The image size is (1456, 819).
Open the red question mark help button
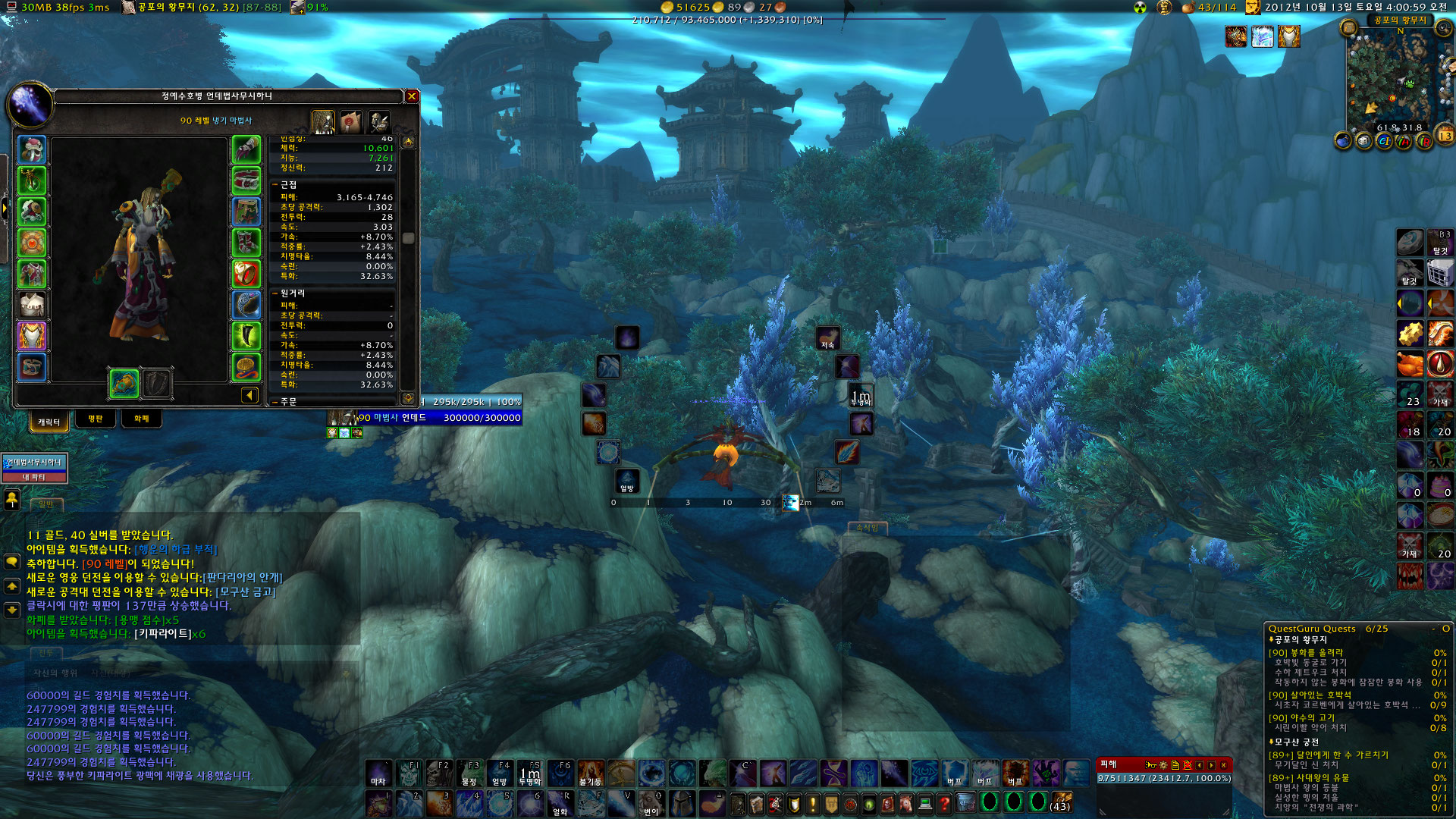click(944, 803)
